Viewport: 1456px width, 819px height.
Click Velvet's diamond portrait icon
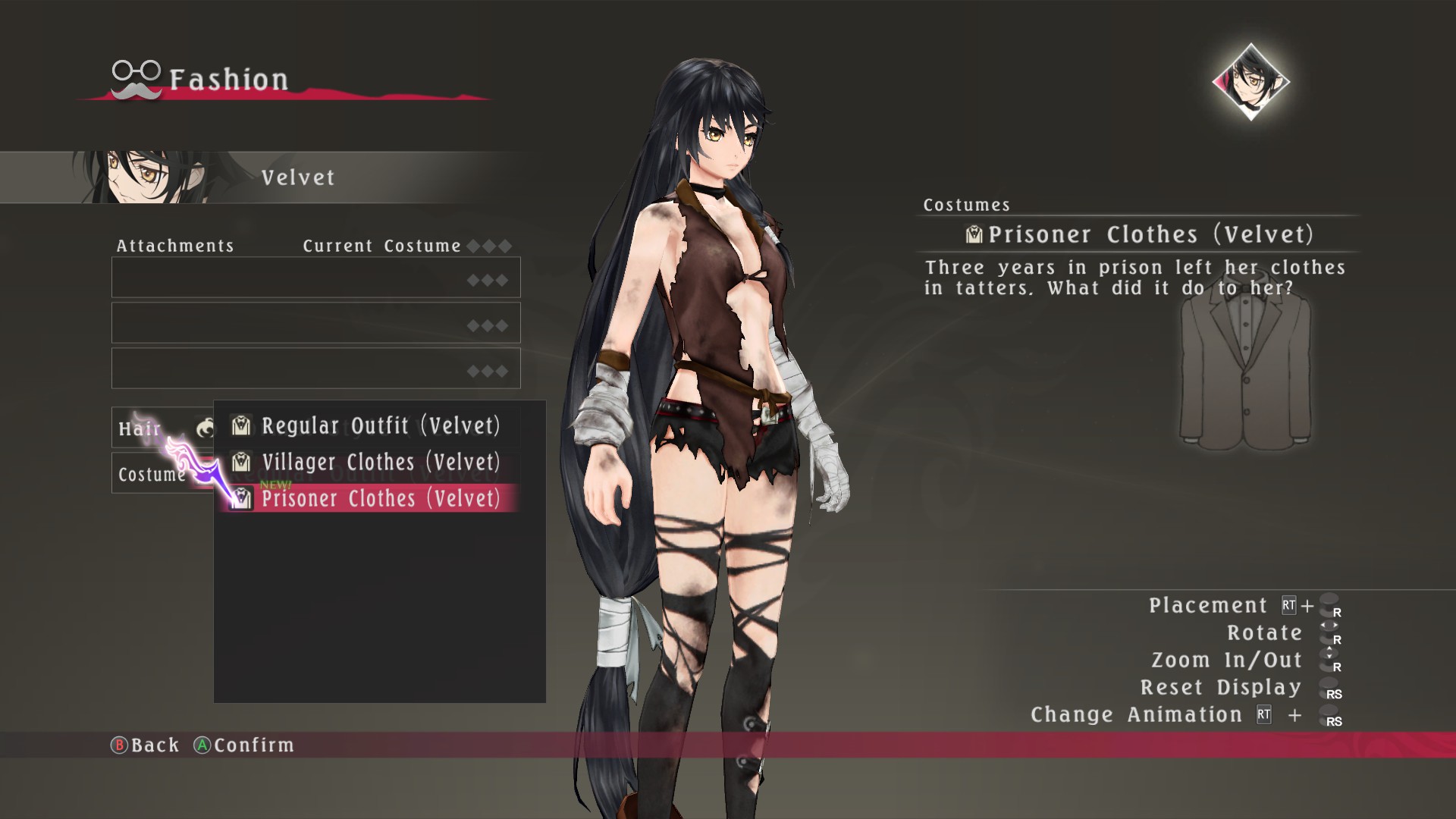(x=1250, y=82)
